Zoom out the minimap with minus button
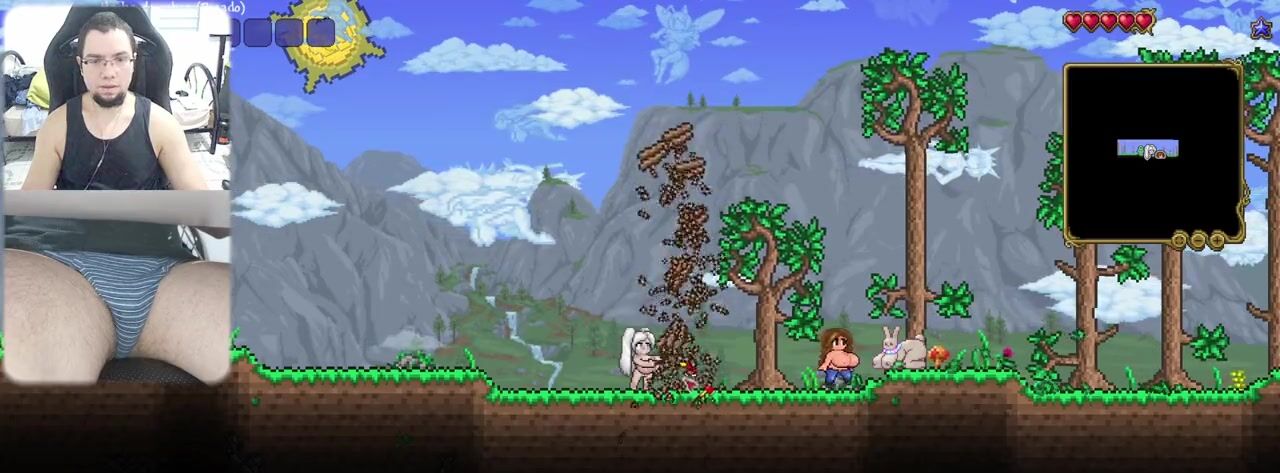This screenshot has width=1280, height=473. [1198, 240]
